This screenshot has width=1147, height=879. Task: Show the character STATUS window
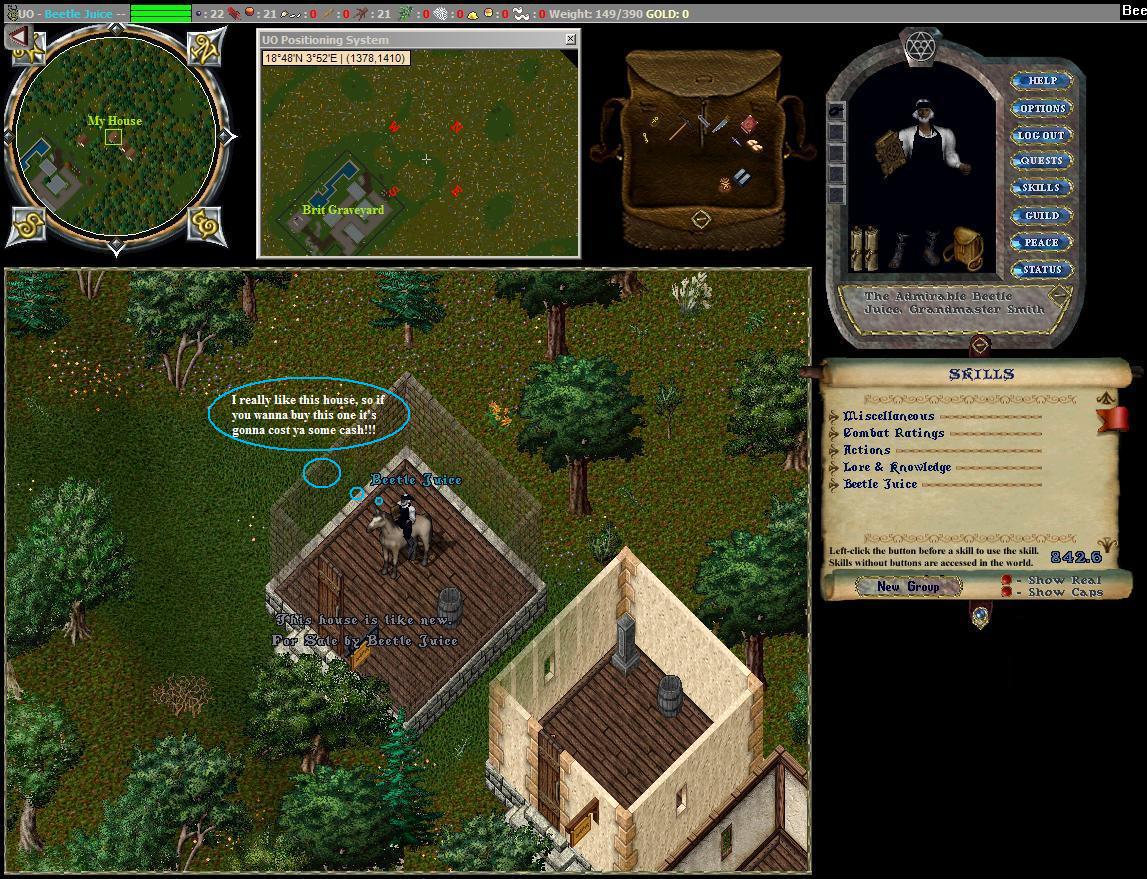point(1041,269)
